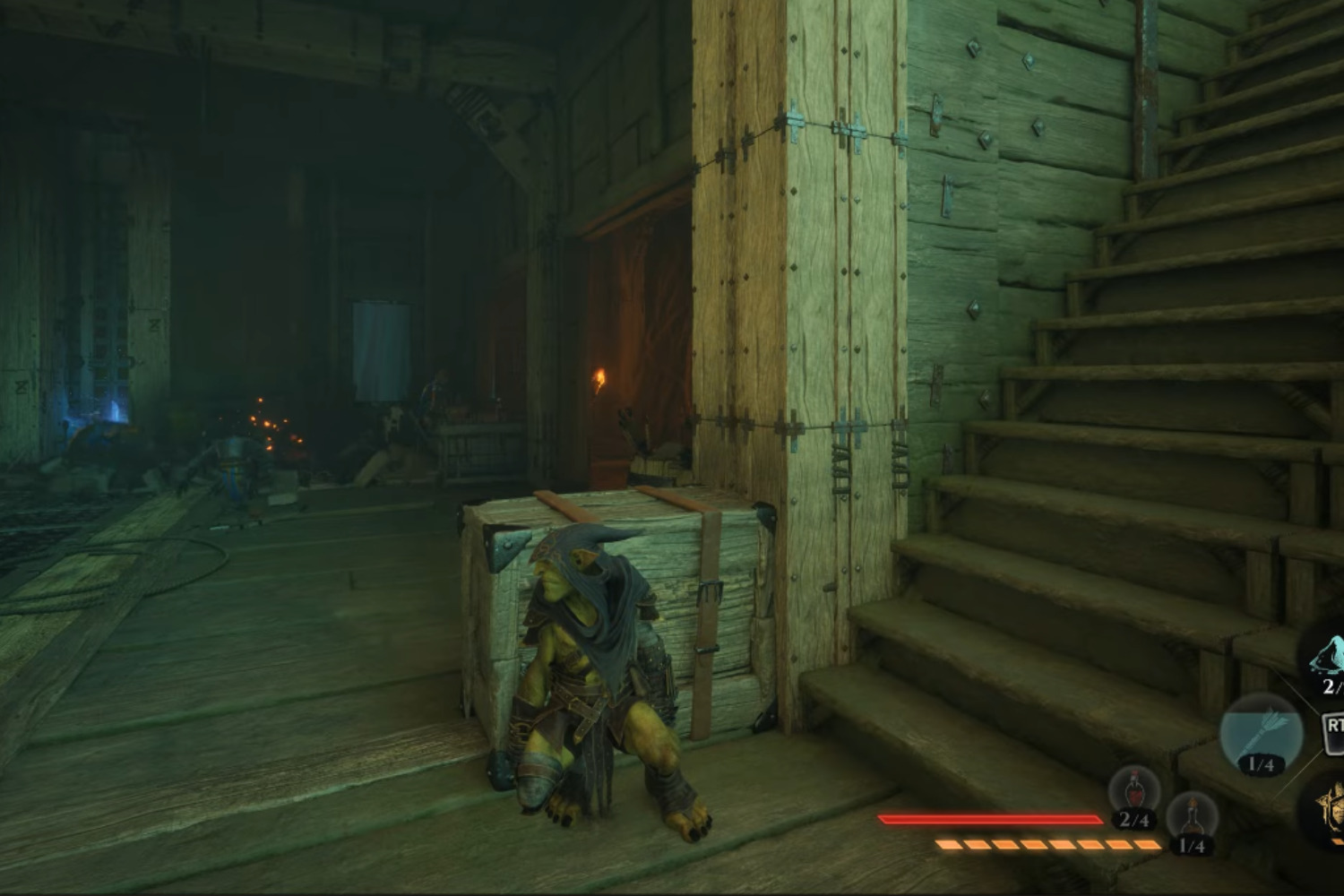This screenshot has height=896, width=1344.
Task: Activate the golden armored figure ability
Action: tap(1331, 811)
